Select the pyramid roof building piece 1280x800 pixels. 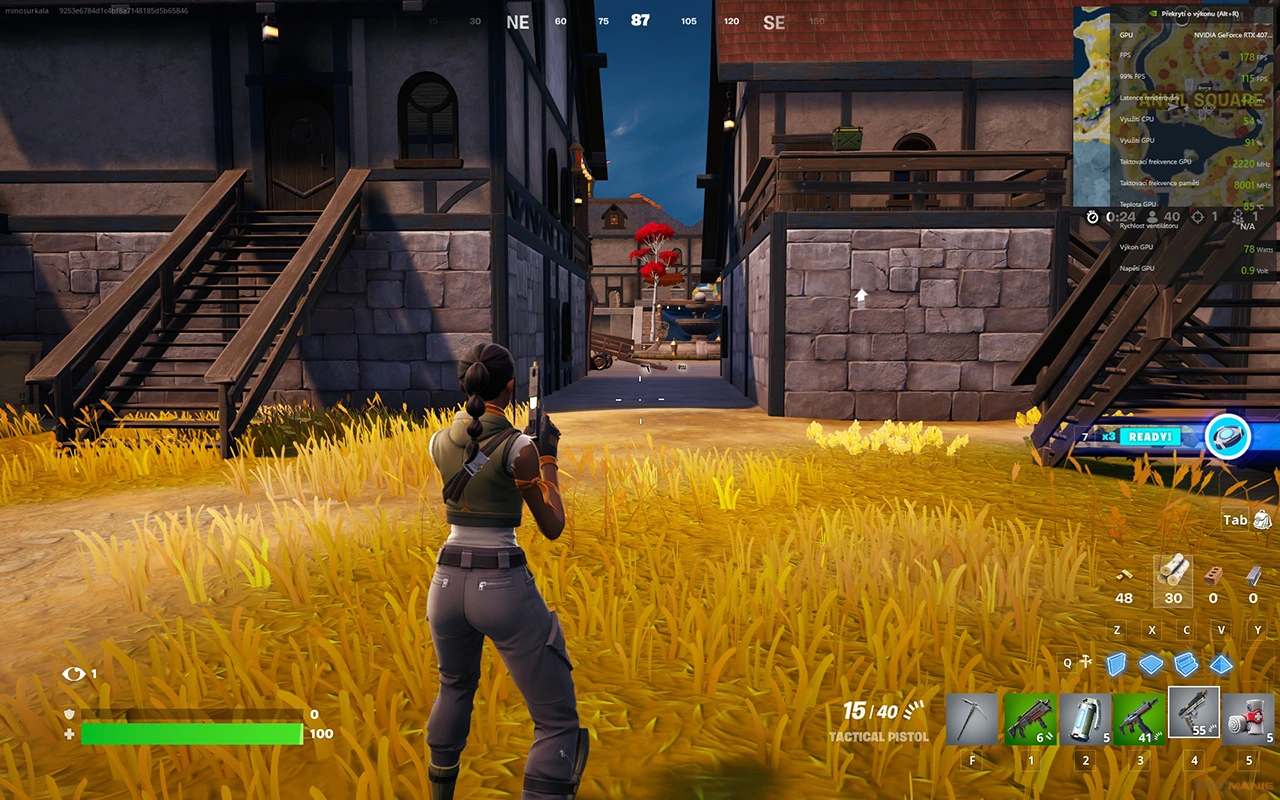1221,664
